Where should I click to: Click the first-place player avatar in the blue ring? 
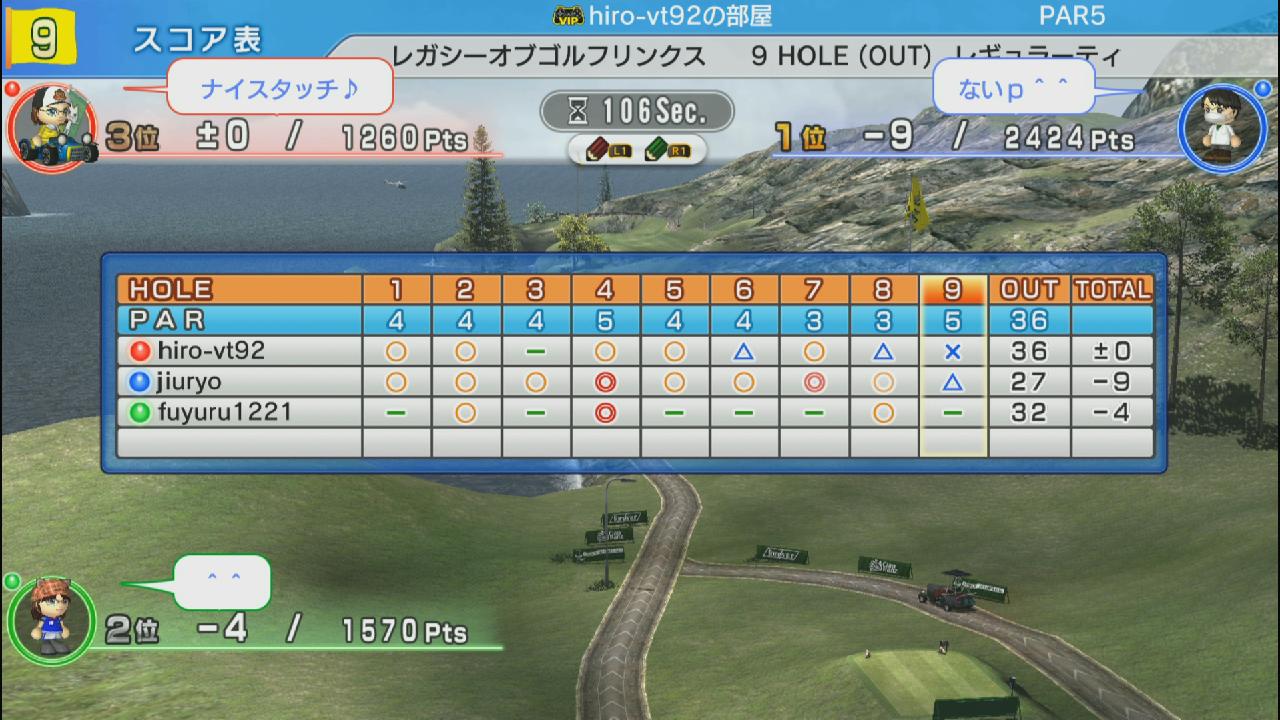pos(1214,126)
